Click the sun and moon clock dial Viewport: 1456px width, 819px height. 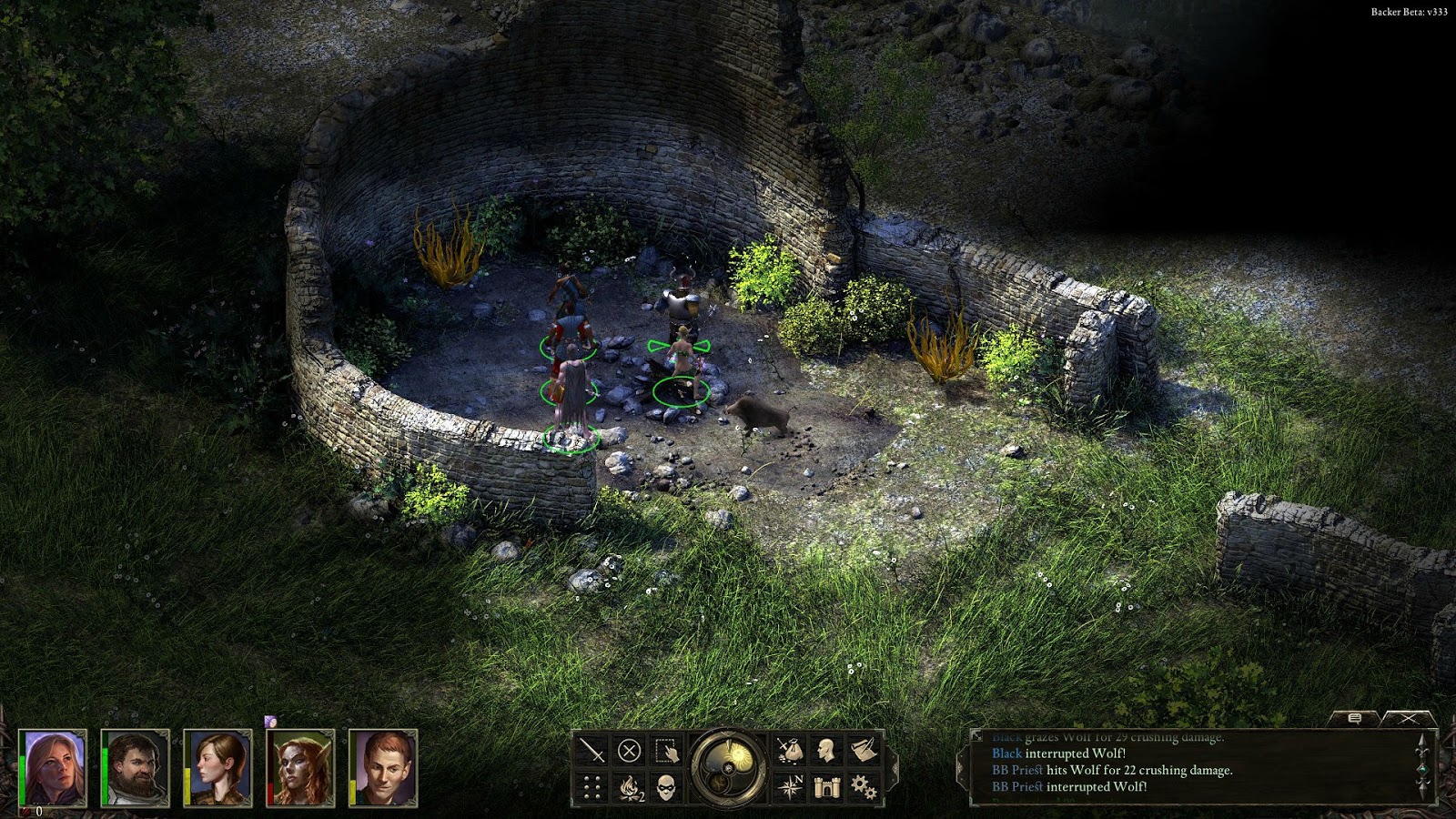[x=728, y=766]
